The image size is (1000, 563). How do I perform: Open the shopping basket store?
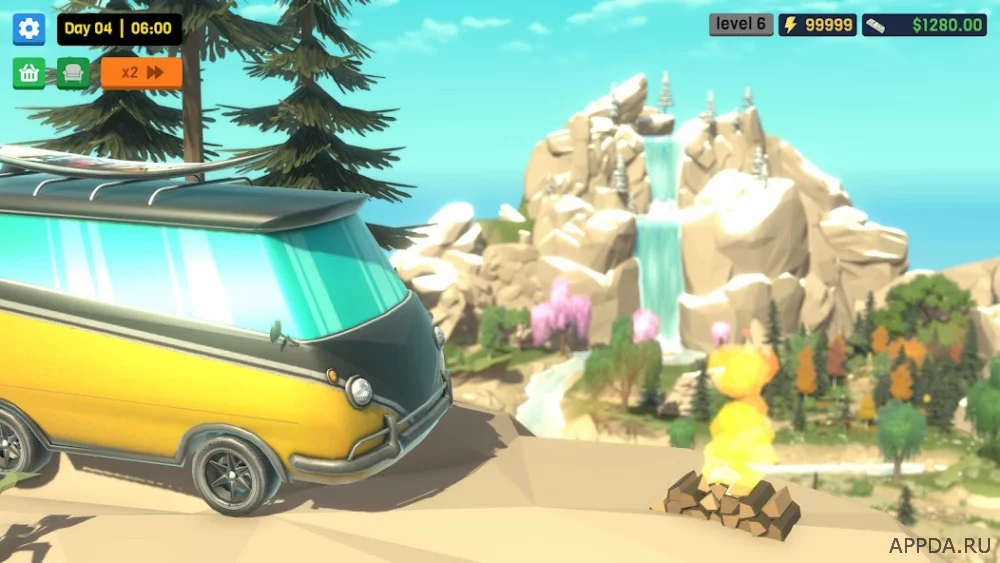click(x=29, y=73)
